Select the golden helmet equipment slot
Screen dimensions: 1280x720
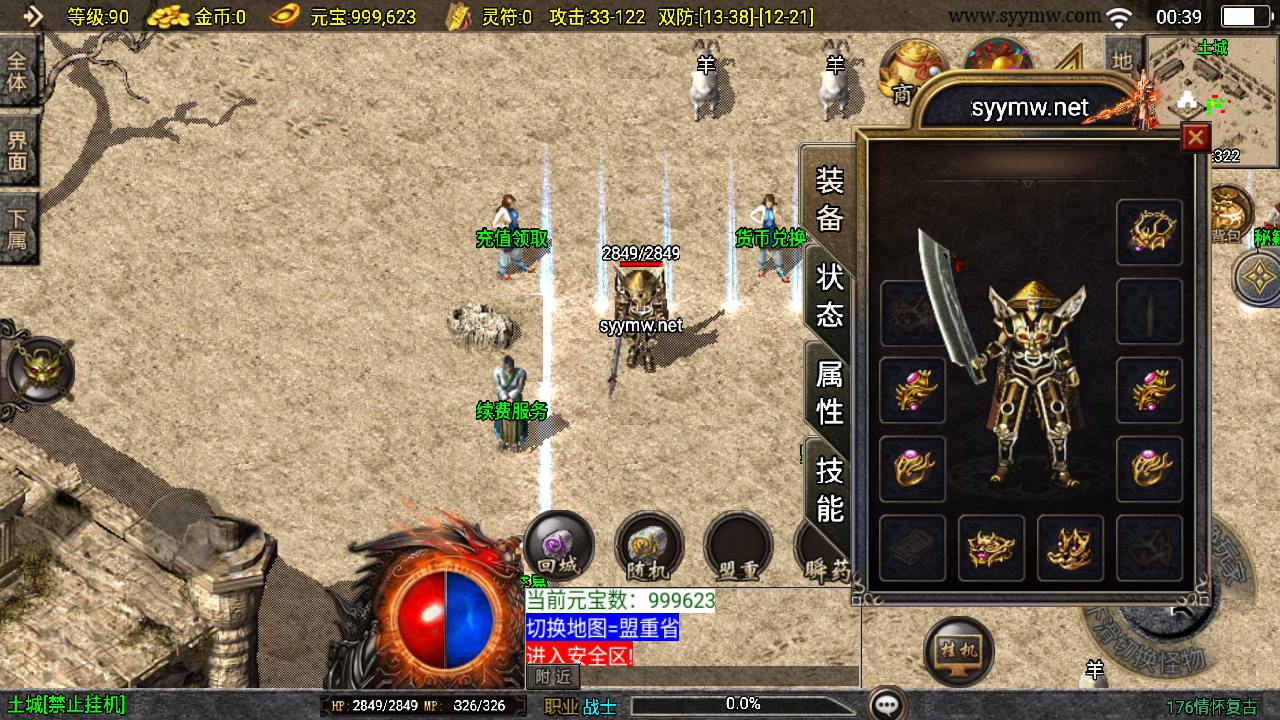point(1149,232)
